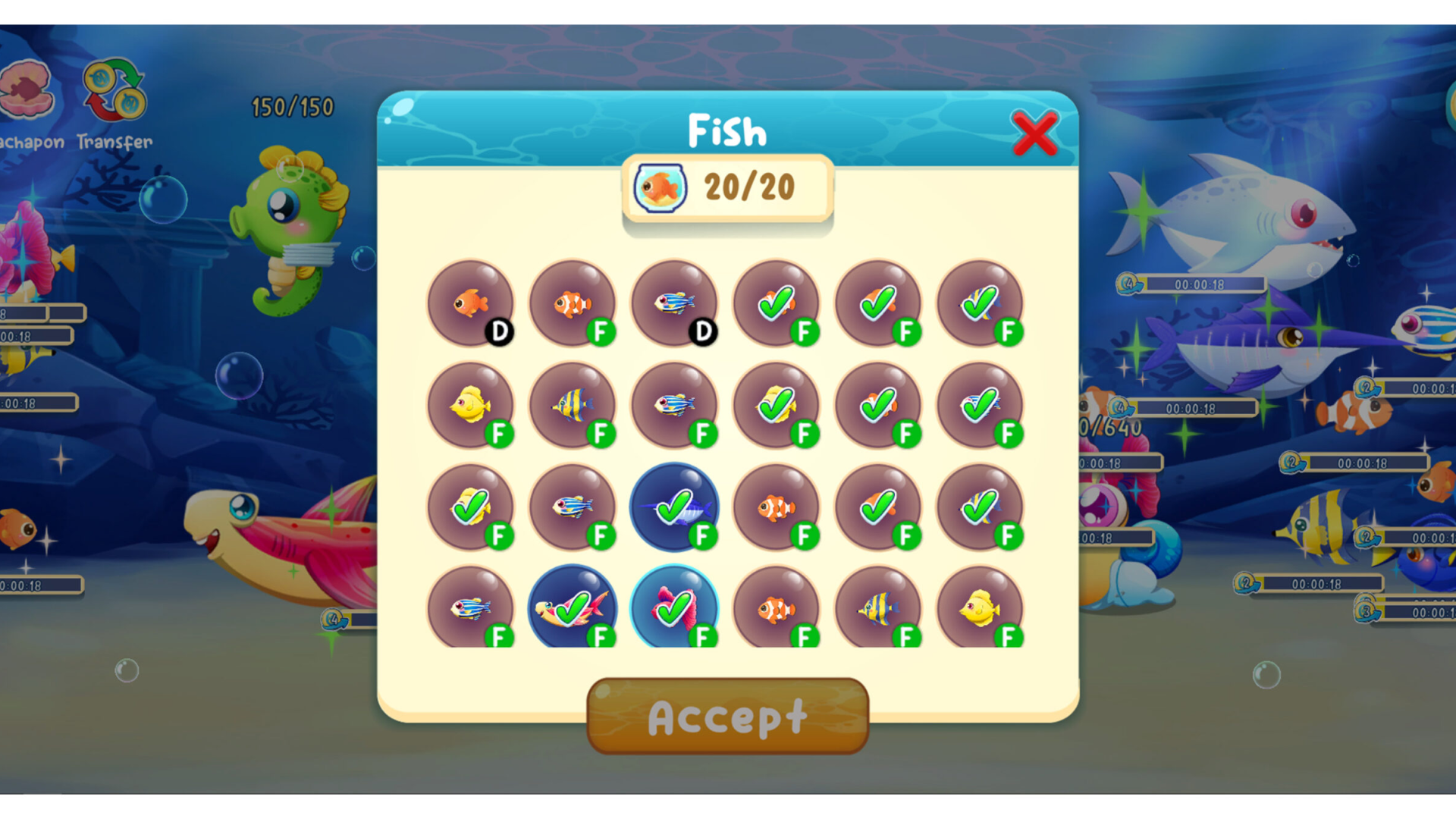Close the Fish window with the red X
Screen dimensions: 1456x819
pyautogui.click(x=1034, y=133)
